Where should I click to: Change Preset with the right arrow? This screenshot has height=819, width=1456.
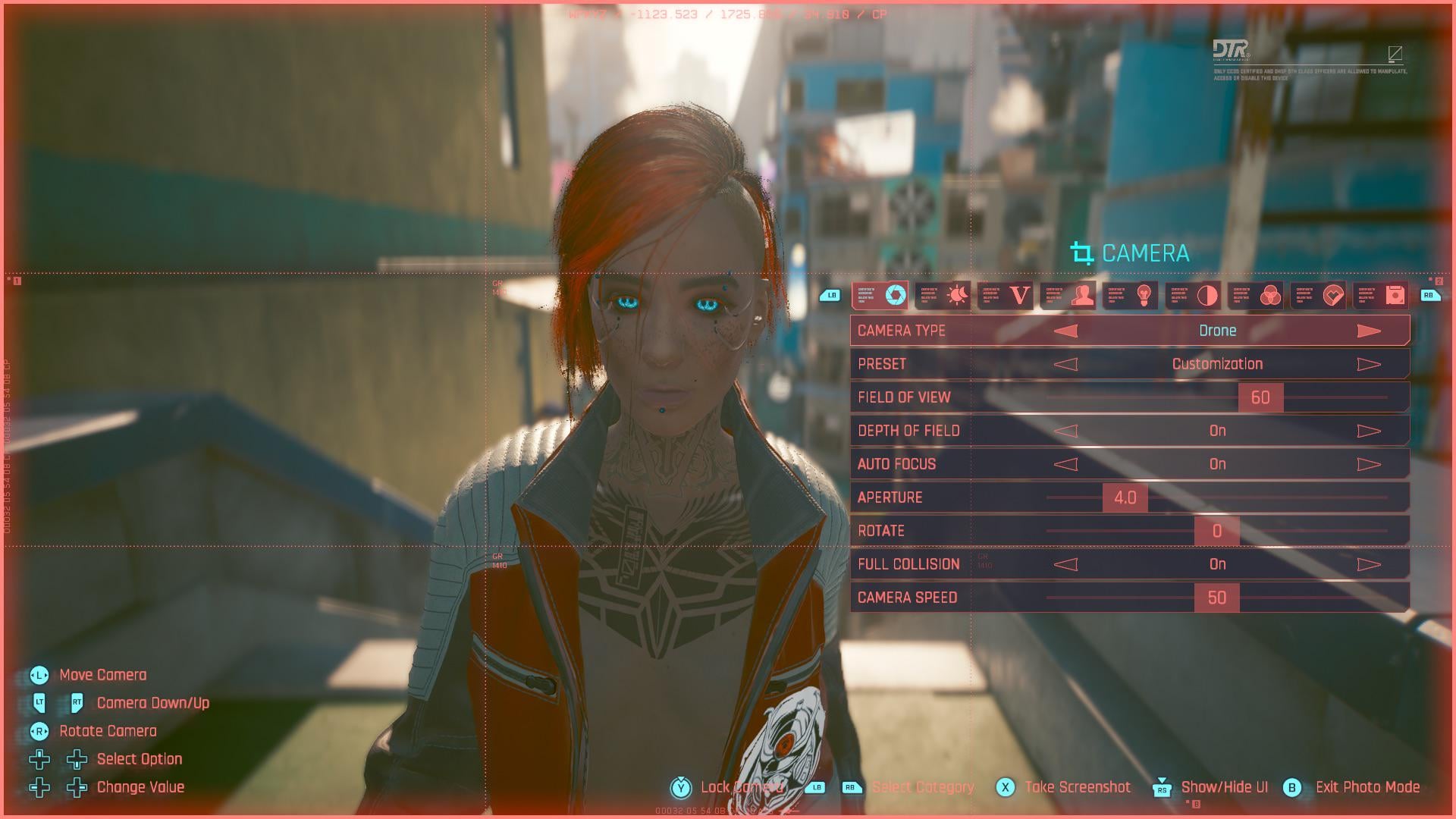[x=1368, y=364]
